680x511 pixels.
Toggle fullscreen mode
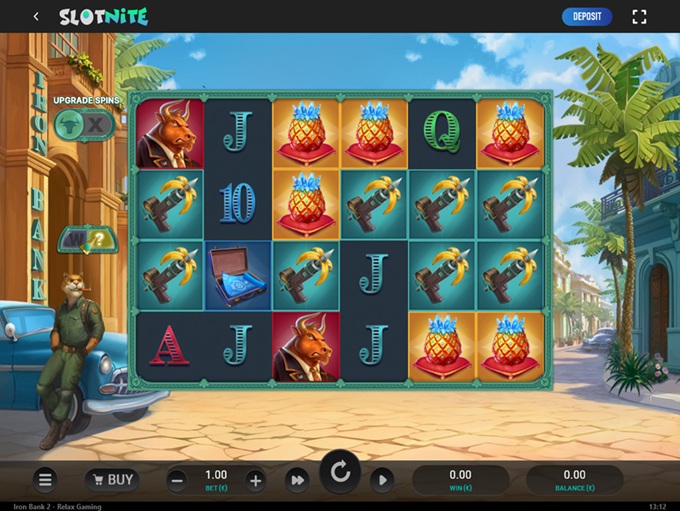point(640,16)
